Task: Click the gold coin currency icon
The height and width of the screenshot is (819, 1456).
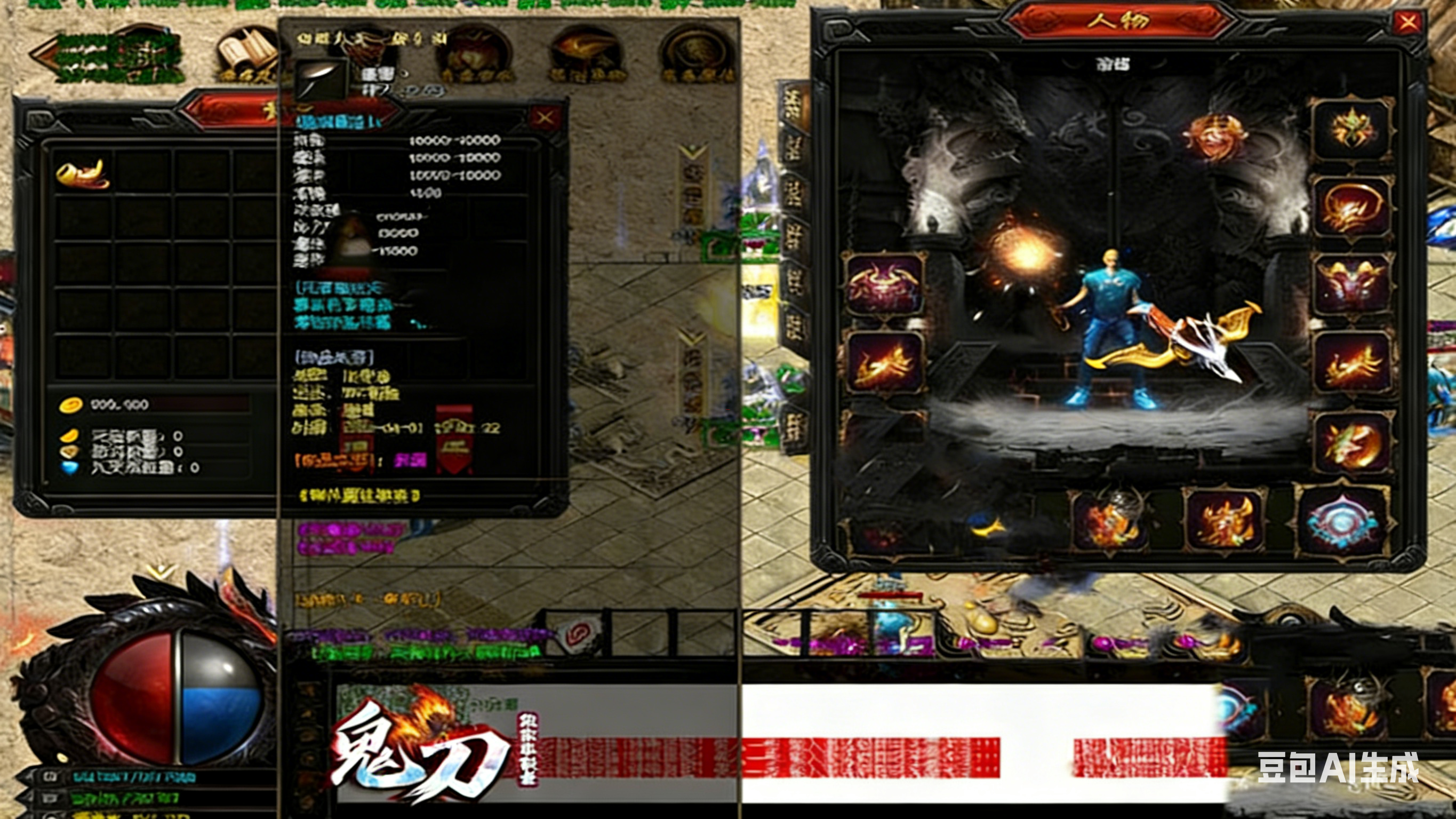Action: coord(71,405)
